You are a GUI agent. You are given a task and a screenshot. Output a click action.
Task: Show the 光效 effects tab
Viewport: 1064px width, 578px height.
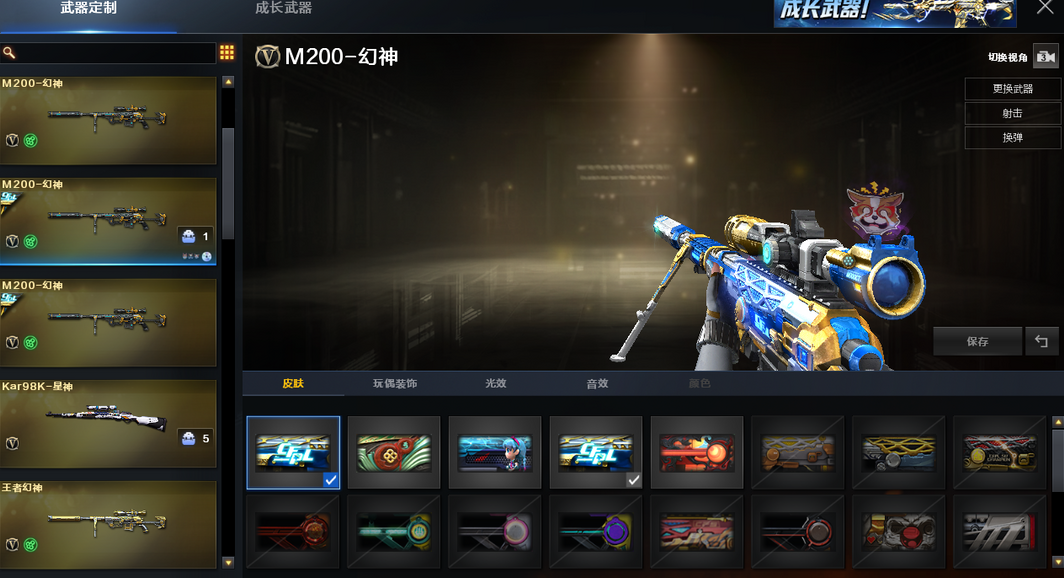496,384
